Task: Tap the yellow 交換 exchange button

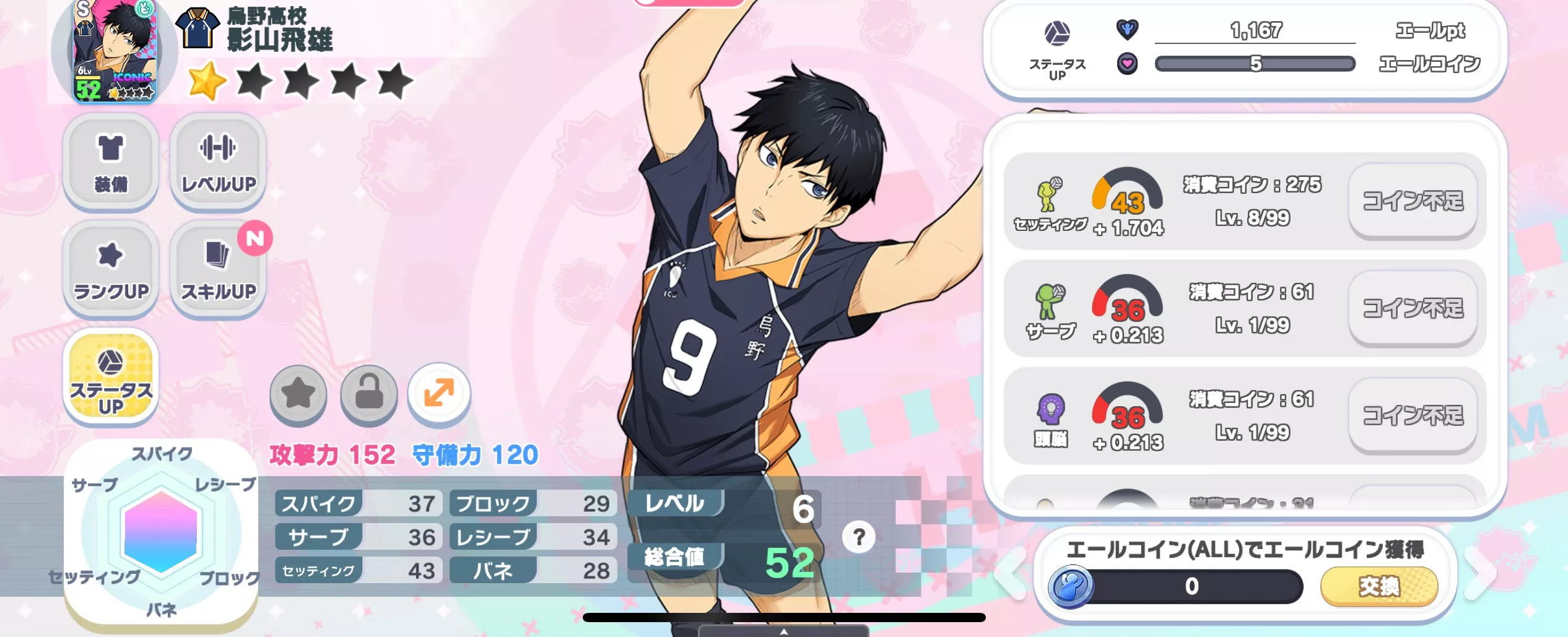Action: tap(1379, 586)
